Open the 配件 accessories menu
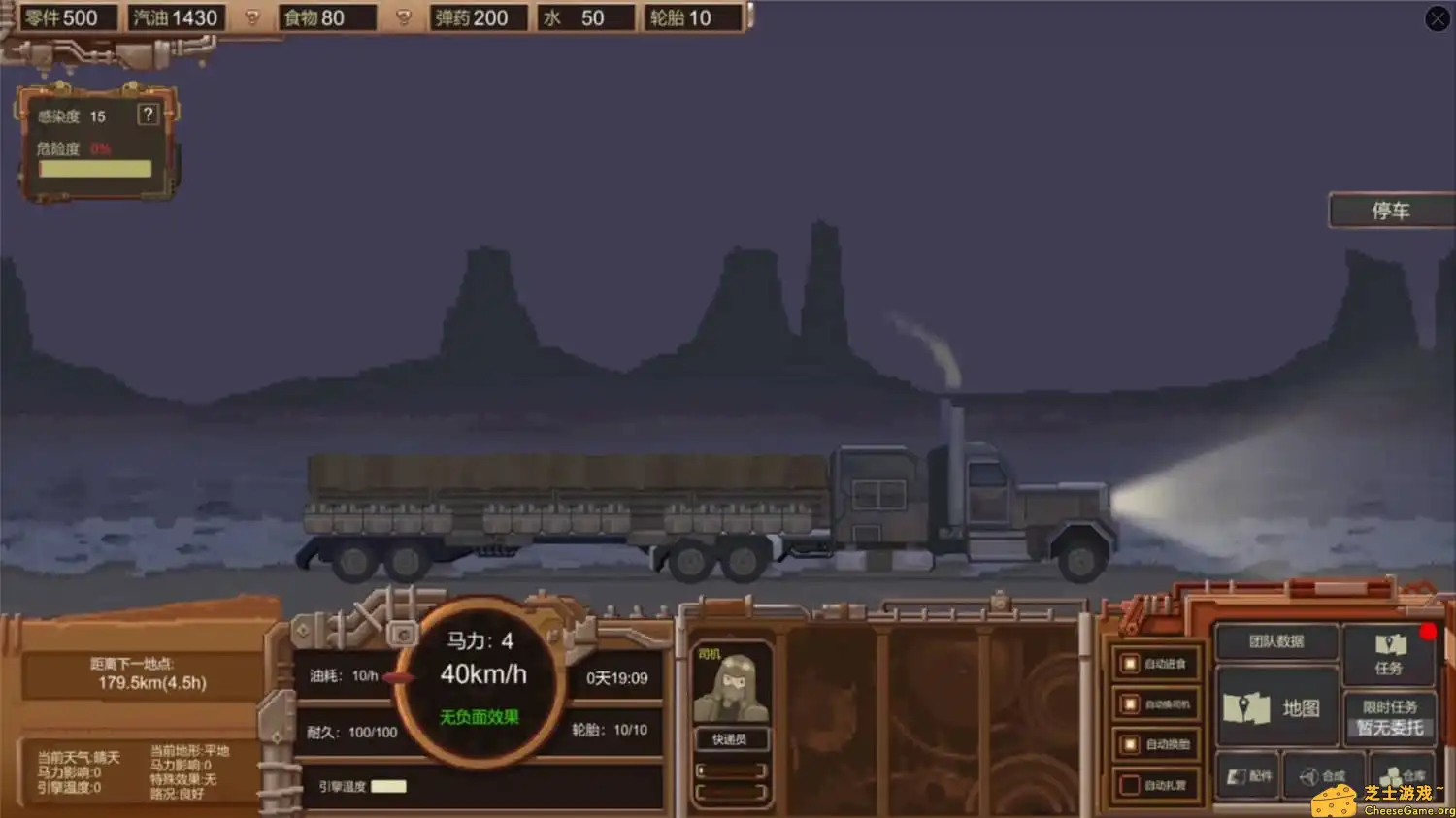 tap(1246, 775)
